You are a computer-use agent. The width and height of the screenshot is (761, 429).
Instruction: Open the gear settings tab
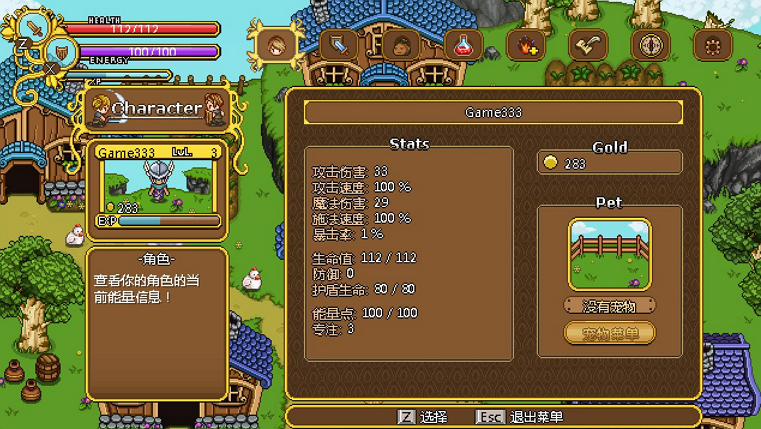click(712, 45)
